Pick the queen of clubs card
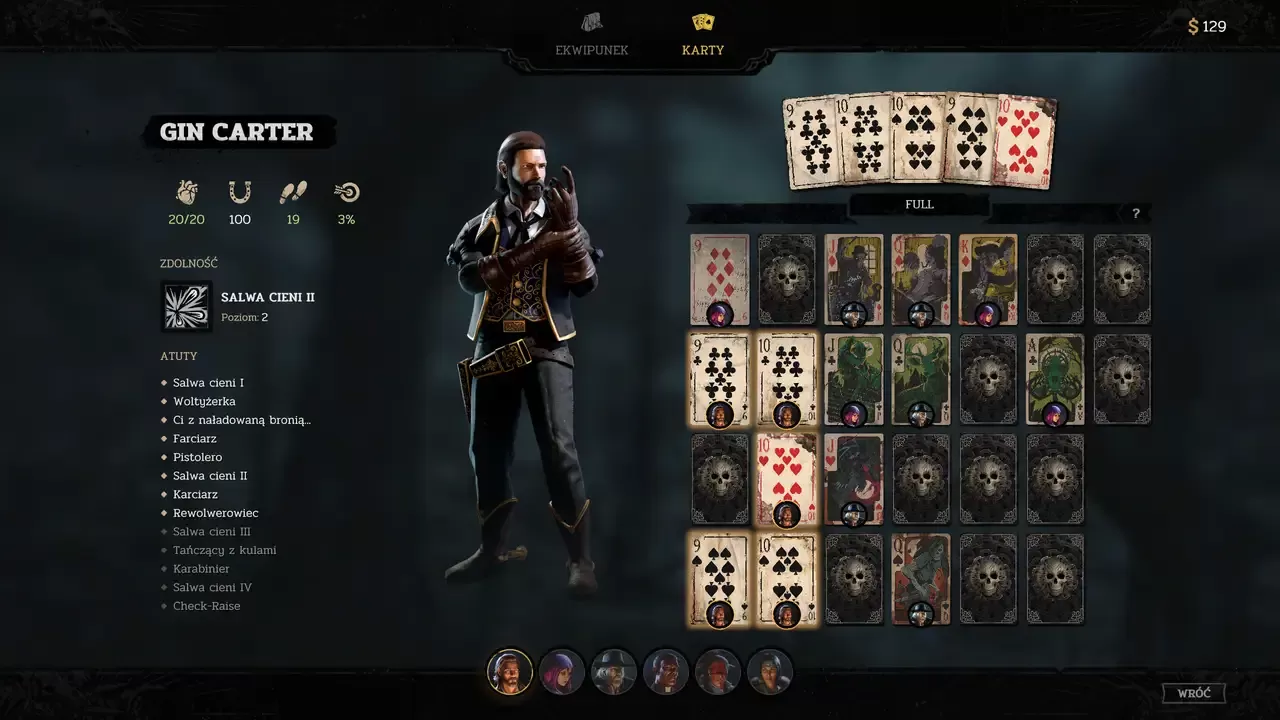 (x=920, y=379)
